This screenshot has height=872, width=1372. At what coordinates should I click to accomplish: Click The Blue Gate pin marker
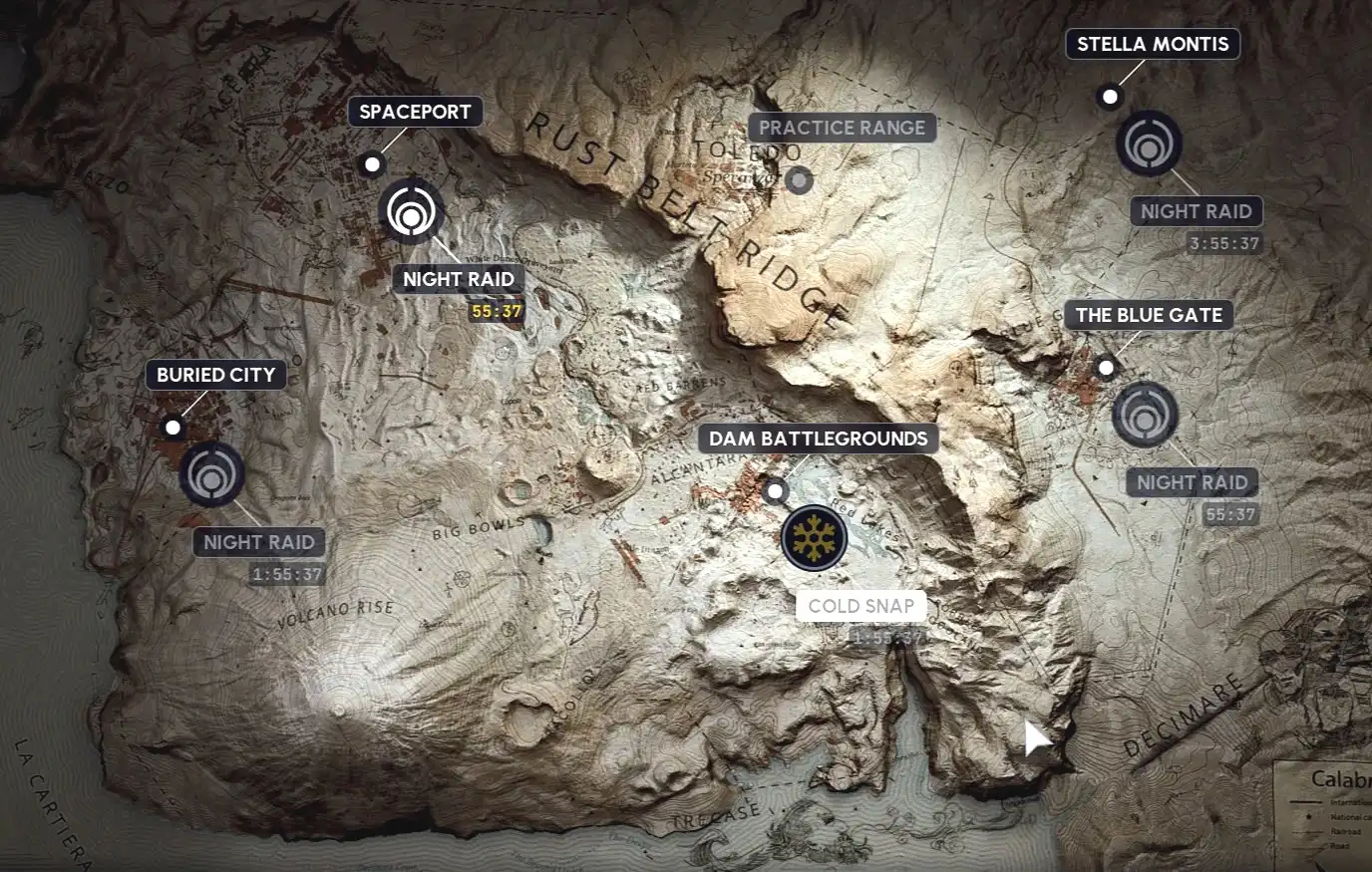1105,368
